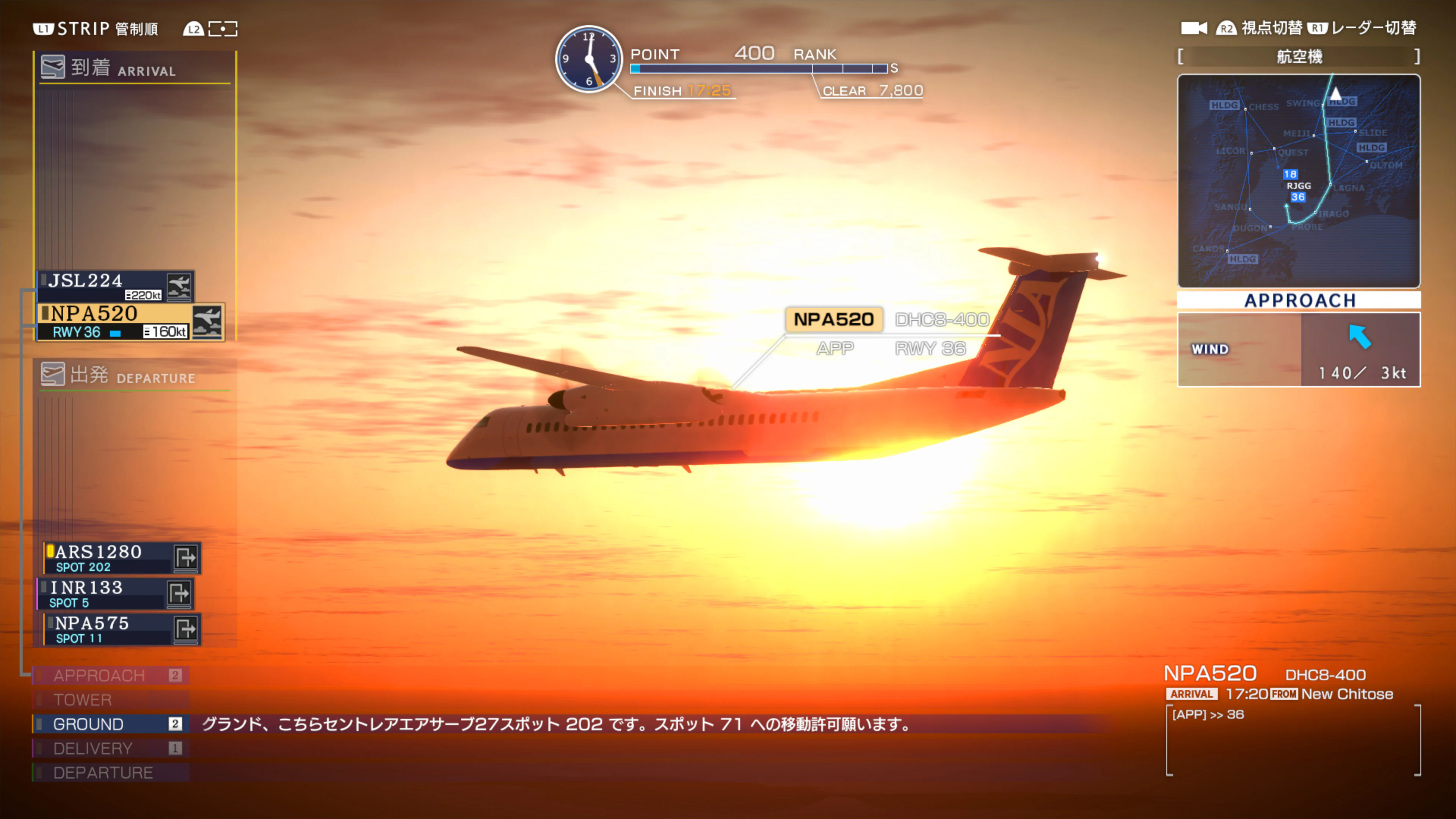The height and width of the screenshot is (819, 1456).
Task: Click the NPA520 callsign tag on the aircraft
Action: coord(834,319)
